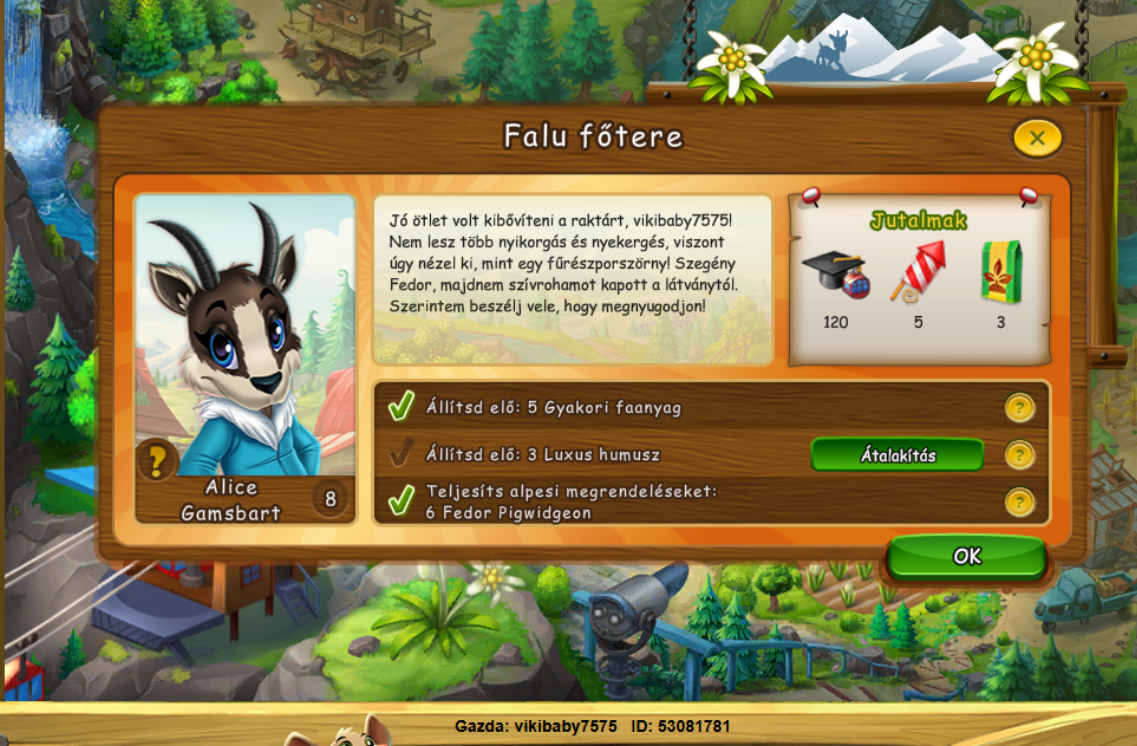Open help for the Fedor Pigwidgeon orders task
The image size is (1137, 746).
click(x=1019, y=502)
